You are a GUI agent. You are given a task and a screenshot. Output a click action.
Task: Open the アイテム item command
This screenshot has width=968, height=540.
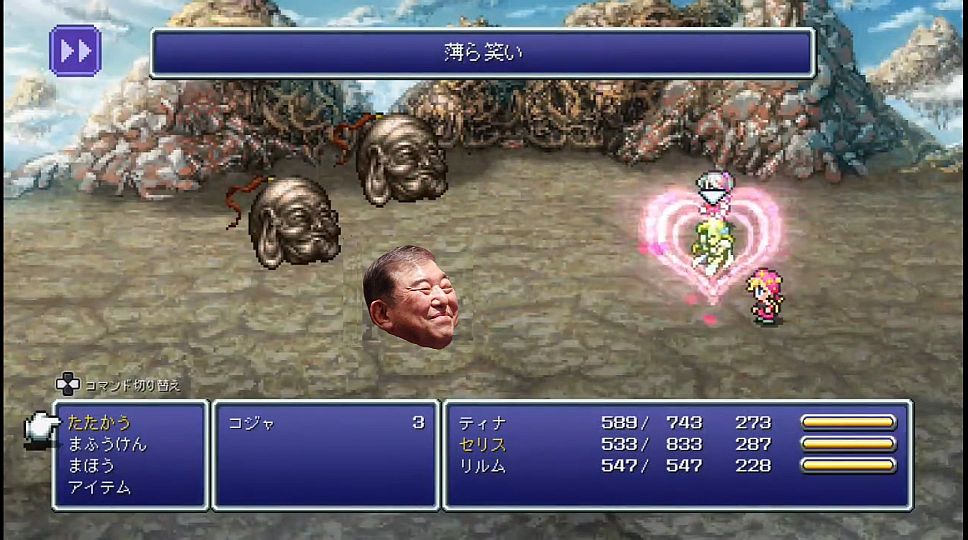pos(100,488)
